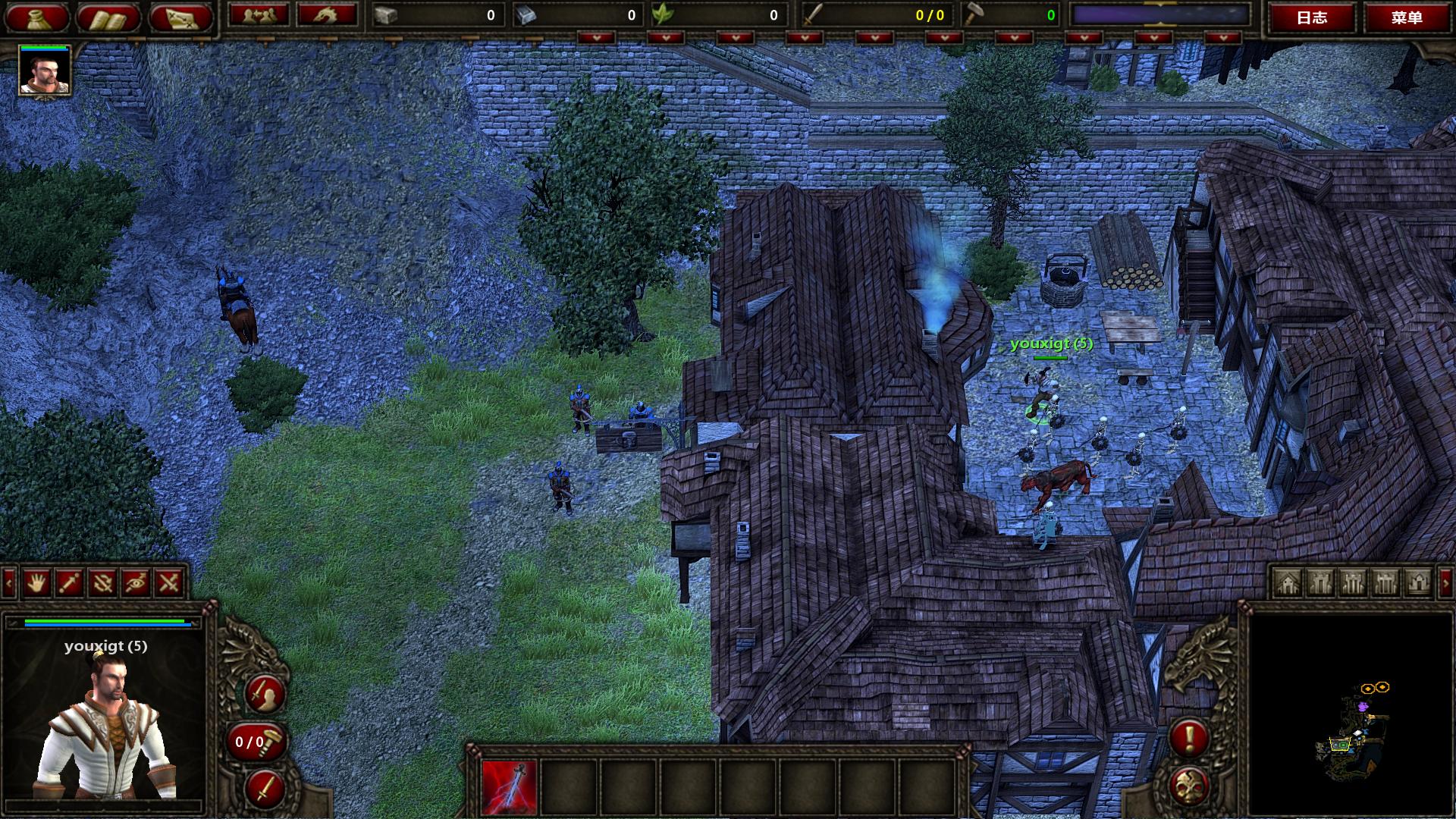Click the hammer 0/0 worker button

pyautogui.click(x=256, y=742)
